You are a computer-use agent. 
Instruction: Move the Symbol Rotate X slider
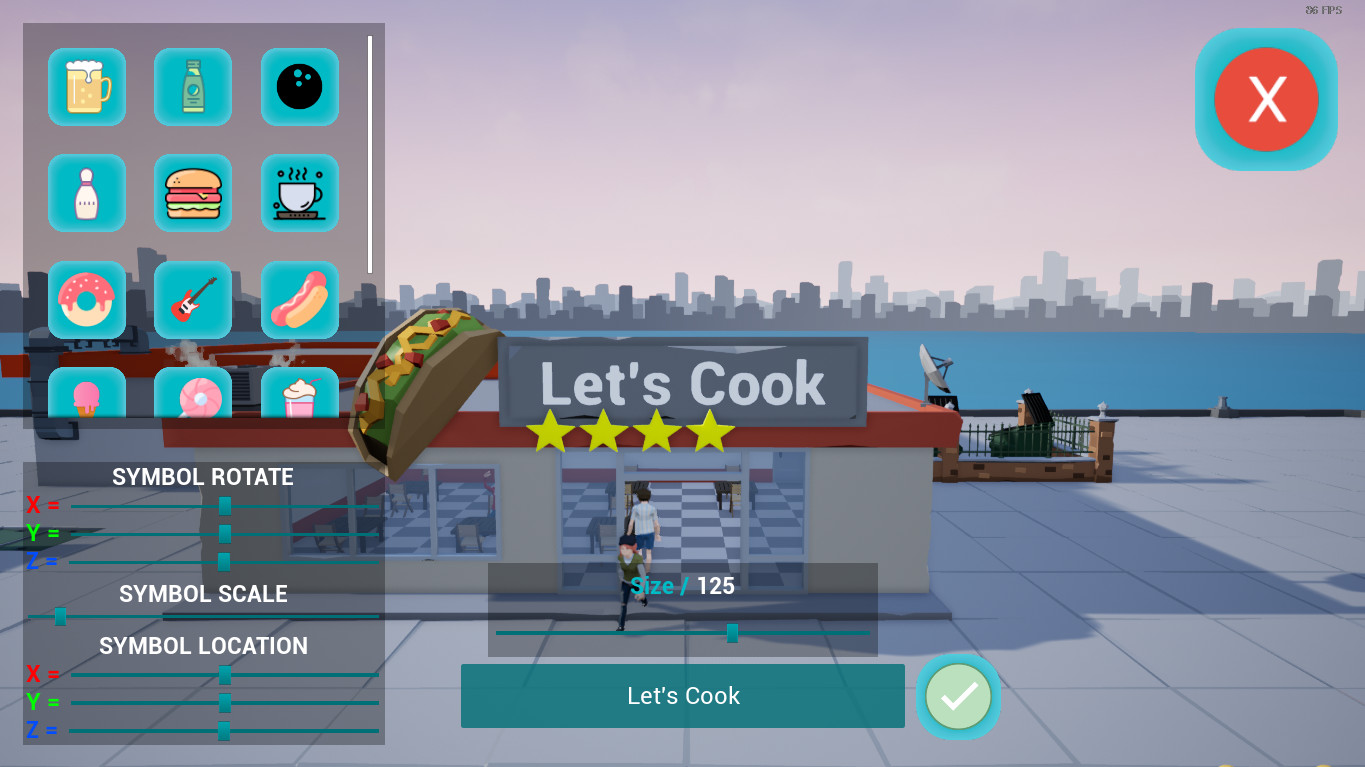tap(224, 506)
